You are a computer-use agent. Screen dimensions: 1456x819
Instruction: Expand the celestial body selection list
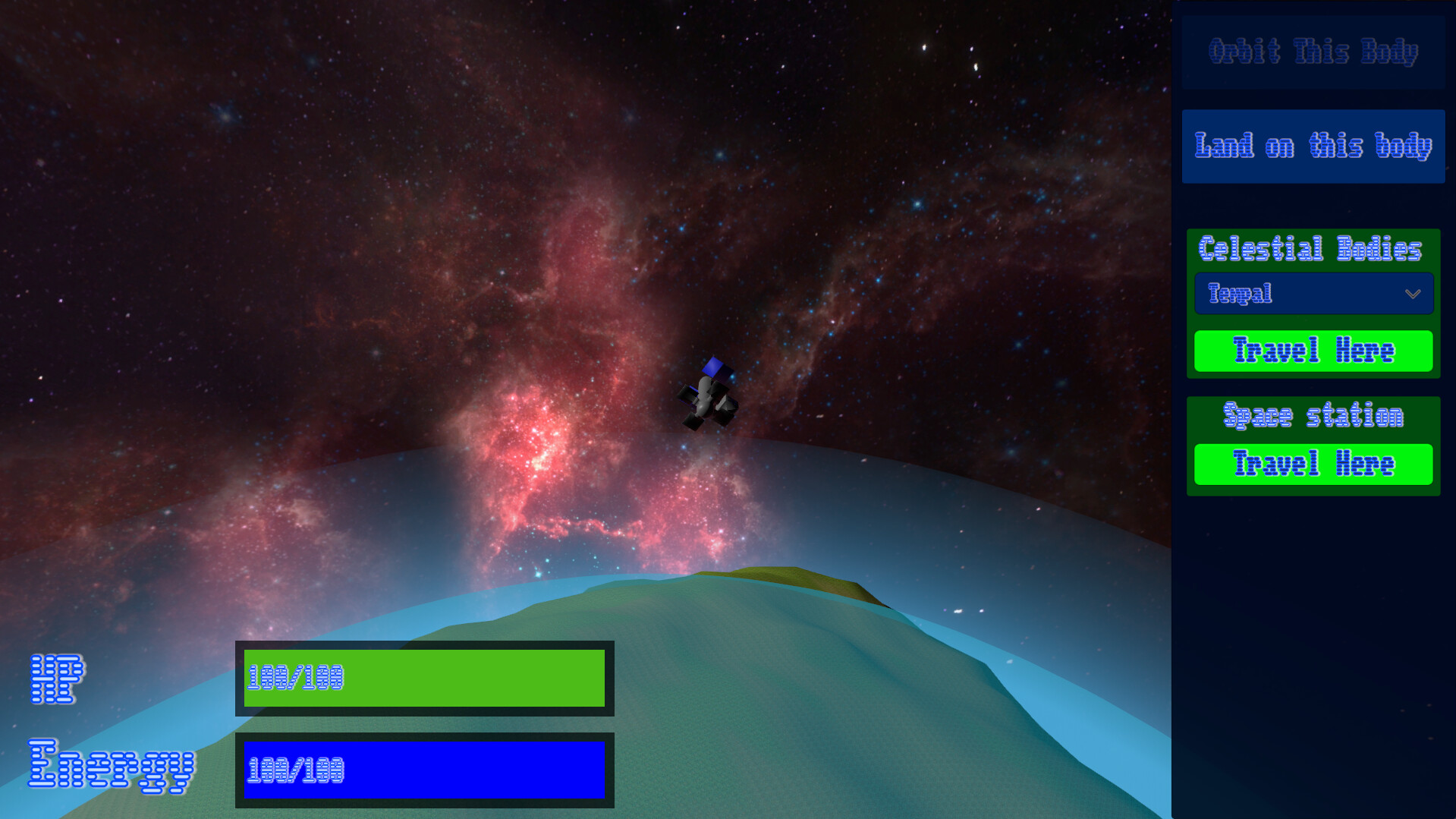click(1313, 294)
